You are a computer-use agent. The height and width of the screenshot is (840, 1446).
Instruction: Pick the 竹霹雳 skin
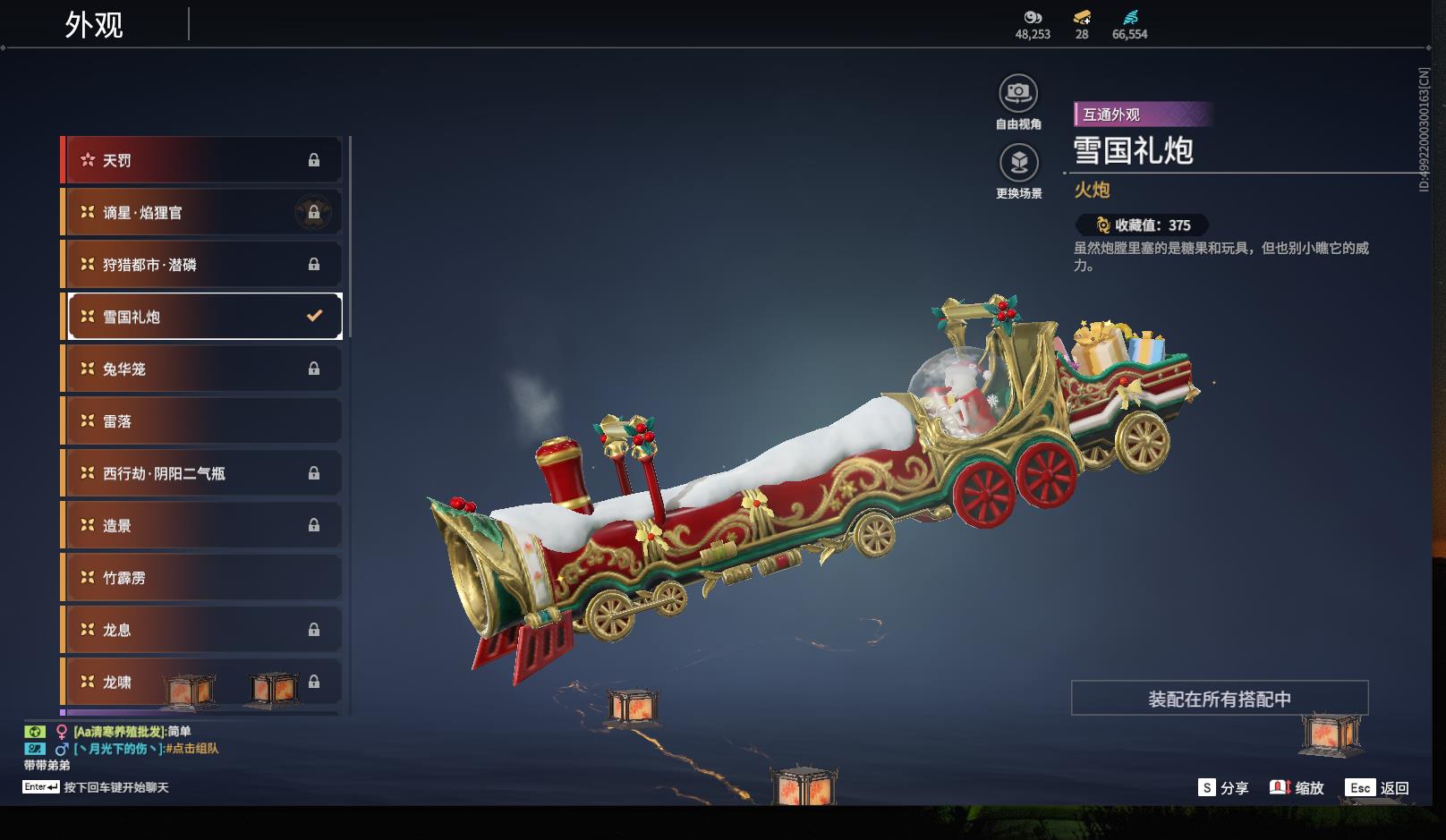point(203,578)
